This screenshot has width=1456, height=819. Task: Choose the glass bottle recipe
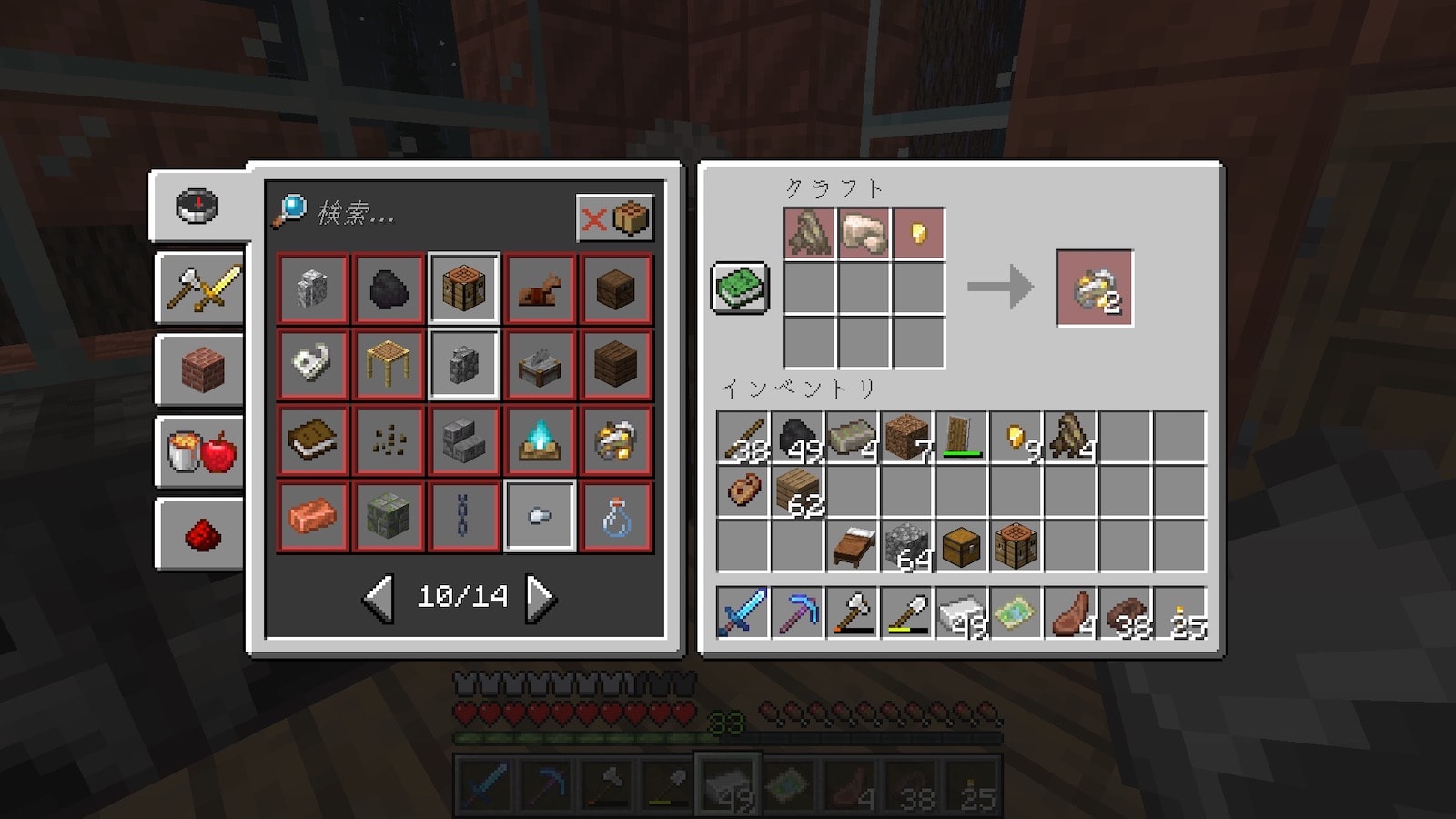[616, 517]
